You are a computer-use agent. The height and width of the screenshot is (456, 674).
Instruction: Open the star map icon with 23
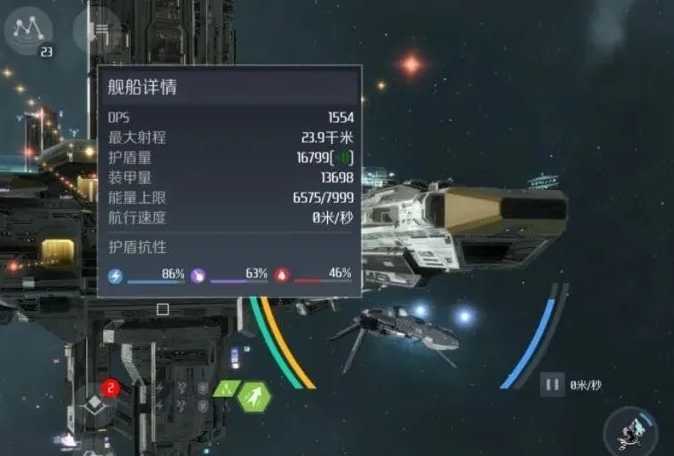[29, 32]
